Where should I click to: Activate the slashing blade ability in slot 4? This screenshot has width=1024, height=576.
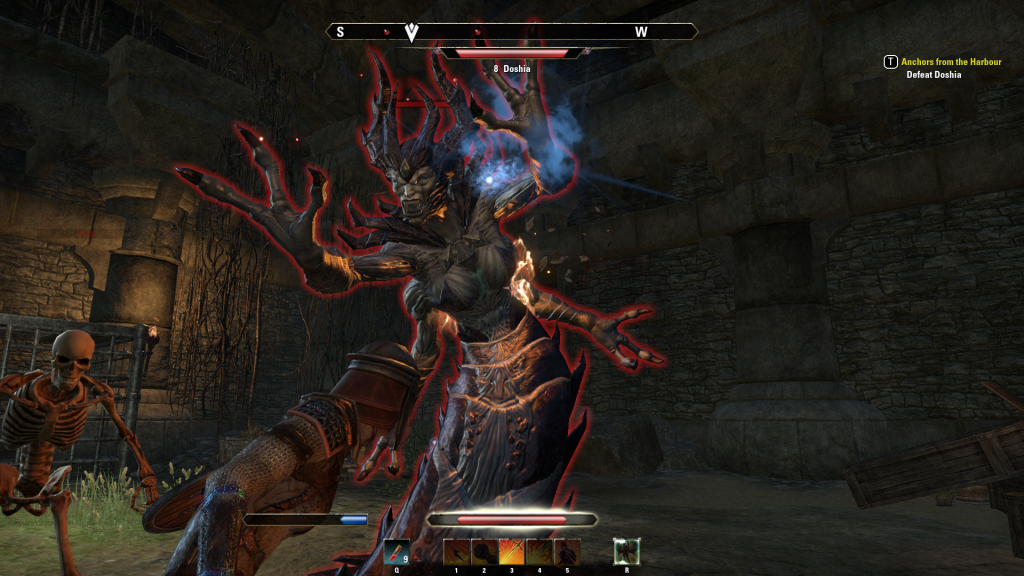(x=539, y=552)
